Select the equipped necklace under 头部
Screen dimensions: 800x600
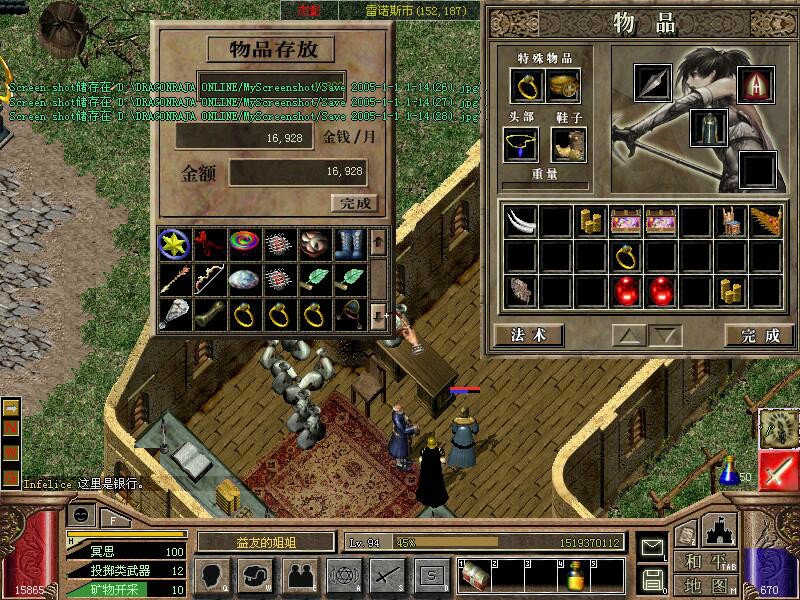521,144
